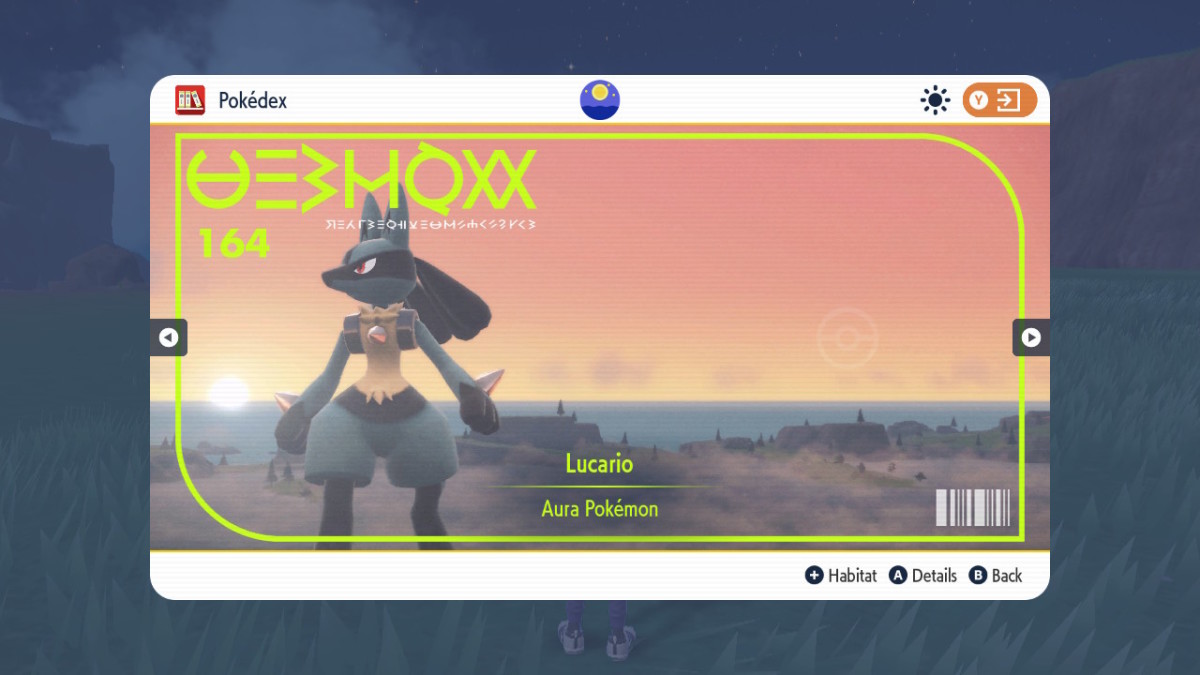This screenshot has height=675, width=1200.
Task: Open the Habitat view
Action: click(841, 575)
